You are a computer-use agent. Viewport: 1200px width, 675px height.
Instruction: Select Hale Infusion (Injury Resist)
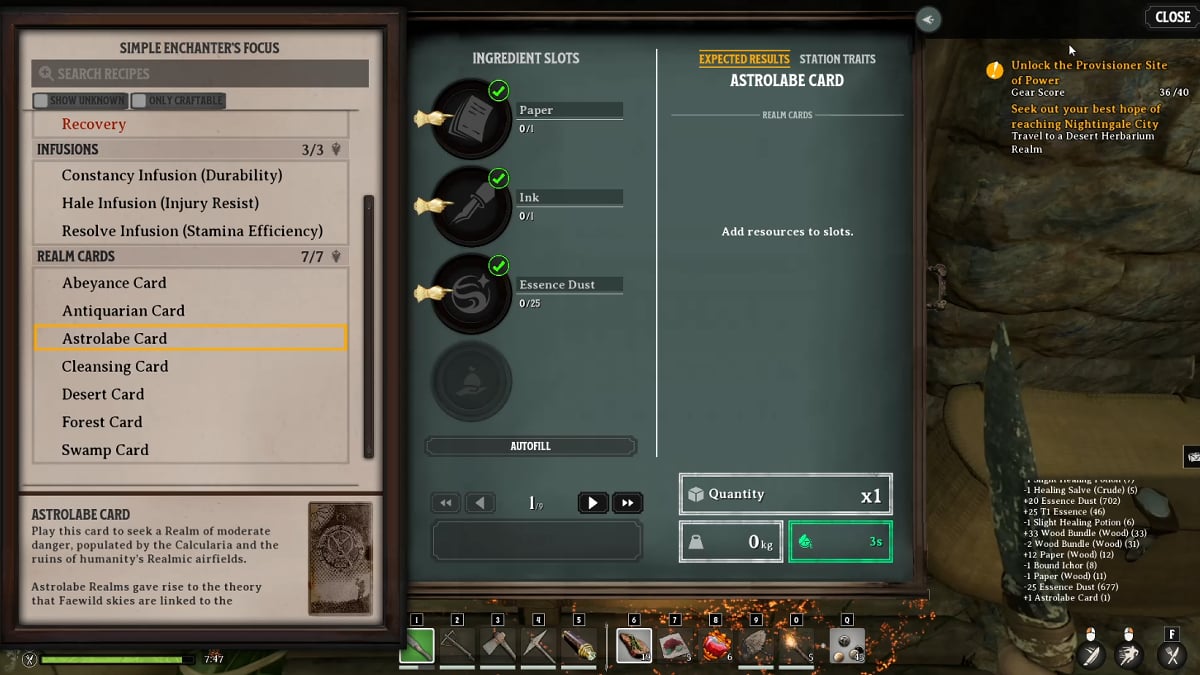[160, 203]
